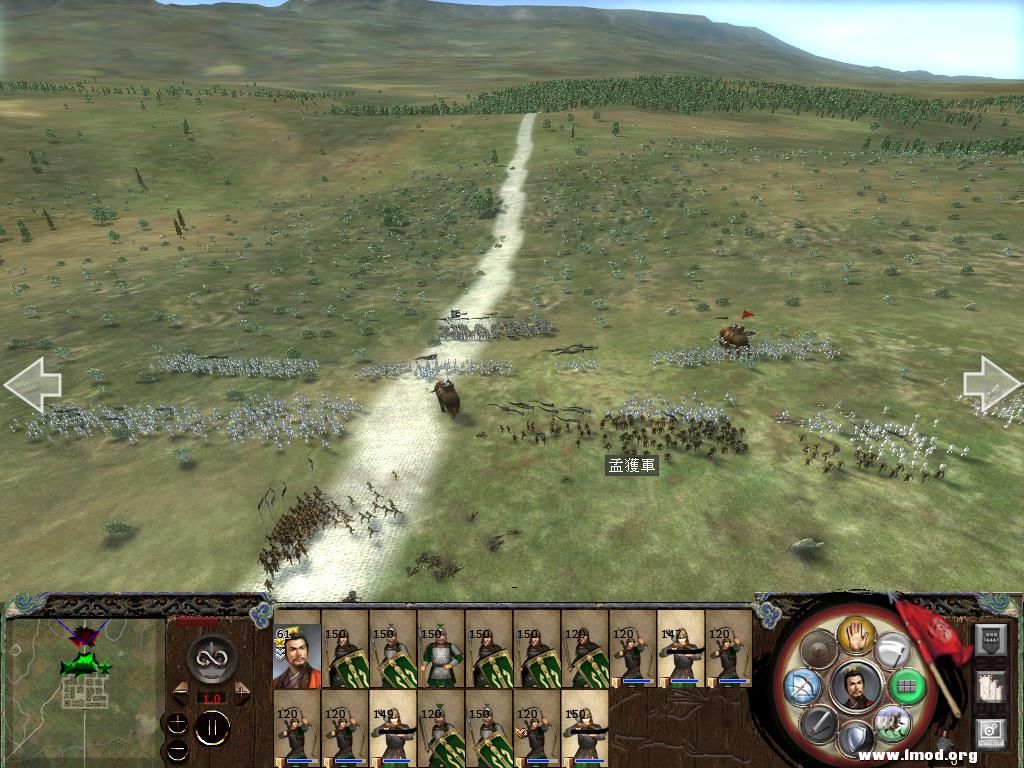The image size is (1024, 768).
Task: Click the battlefield minimap
Action: pos(84,678)
